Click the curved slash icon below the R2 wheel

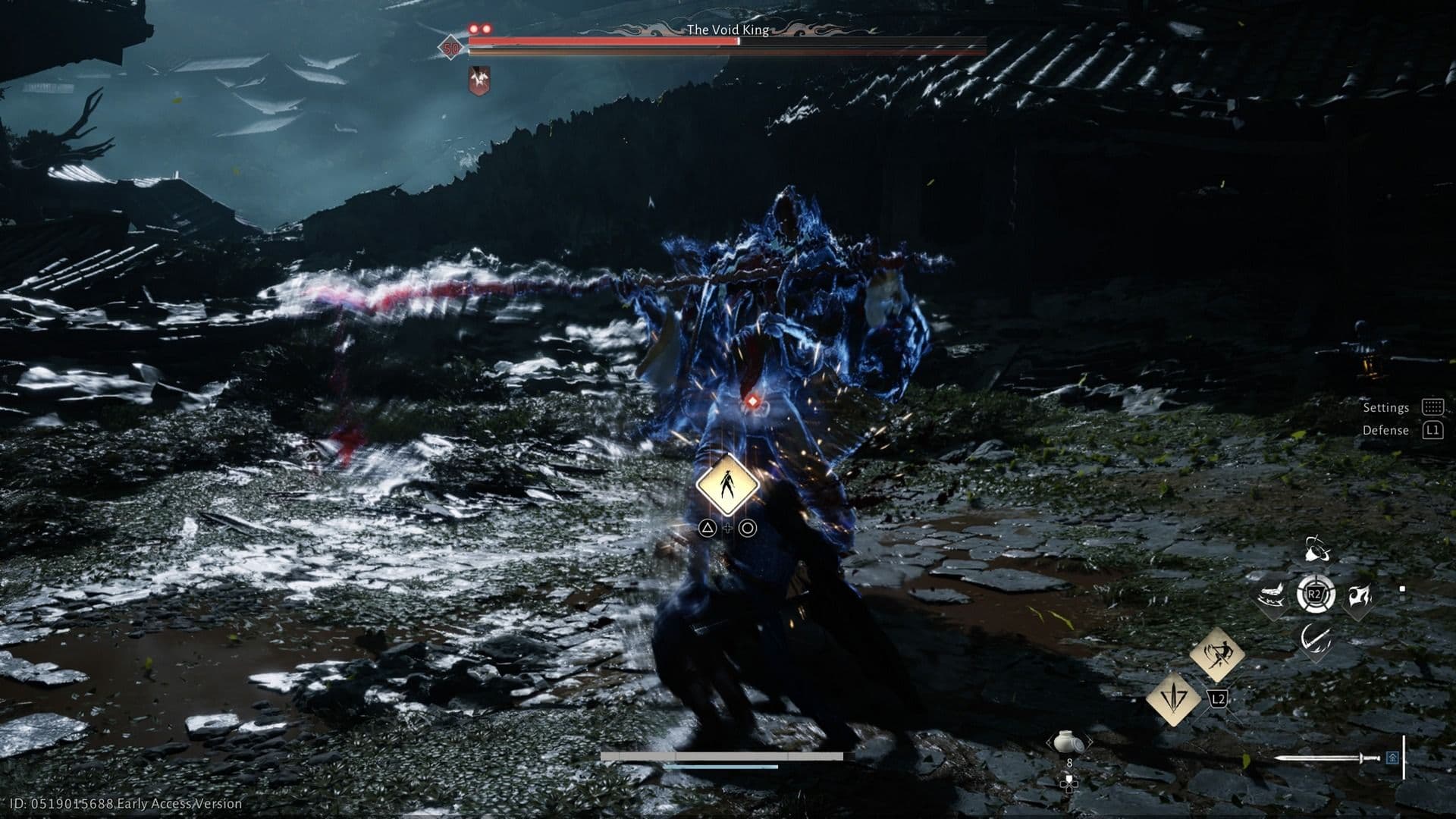(1316, 640)
